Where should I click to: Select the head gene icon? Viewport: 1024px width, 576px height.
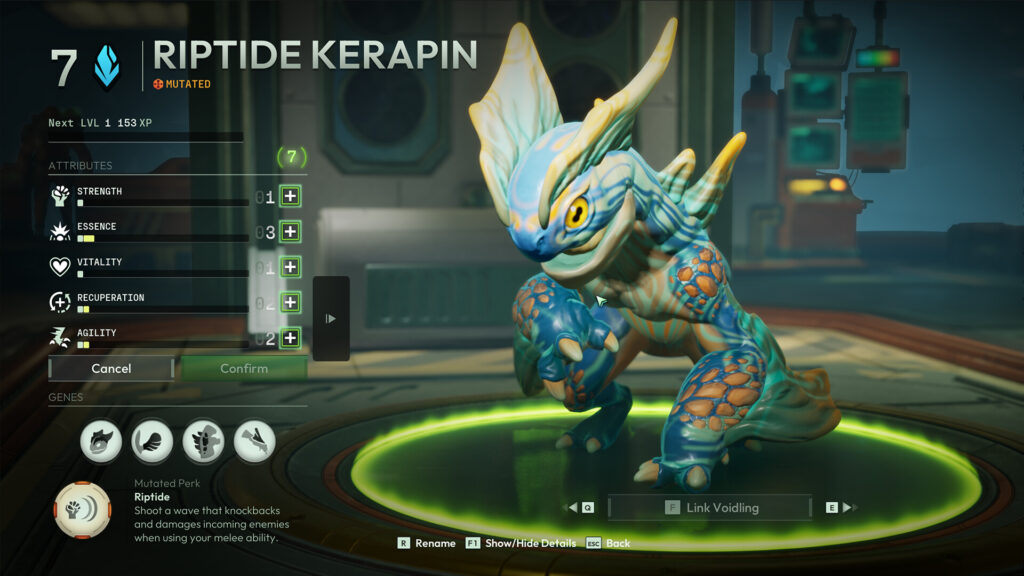pos(101,441)
